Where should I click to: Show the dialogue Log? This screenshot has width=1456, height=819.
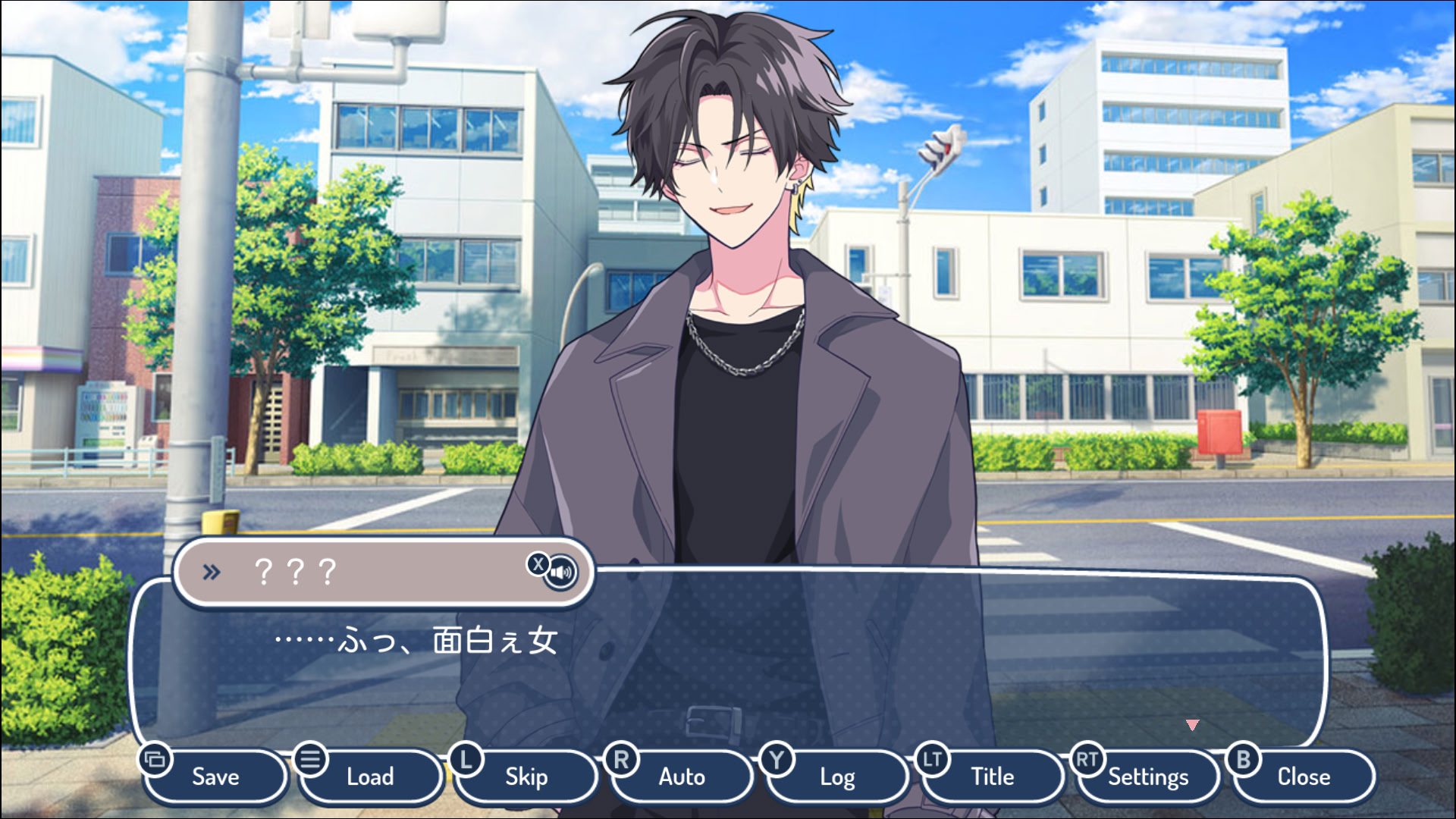(837, 777)
